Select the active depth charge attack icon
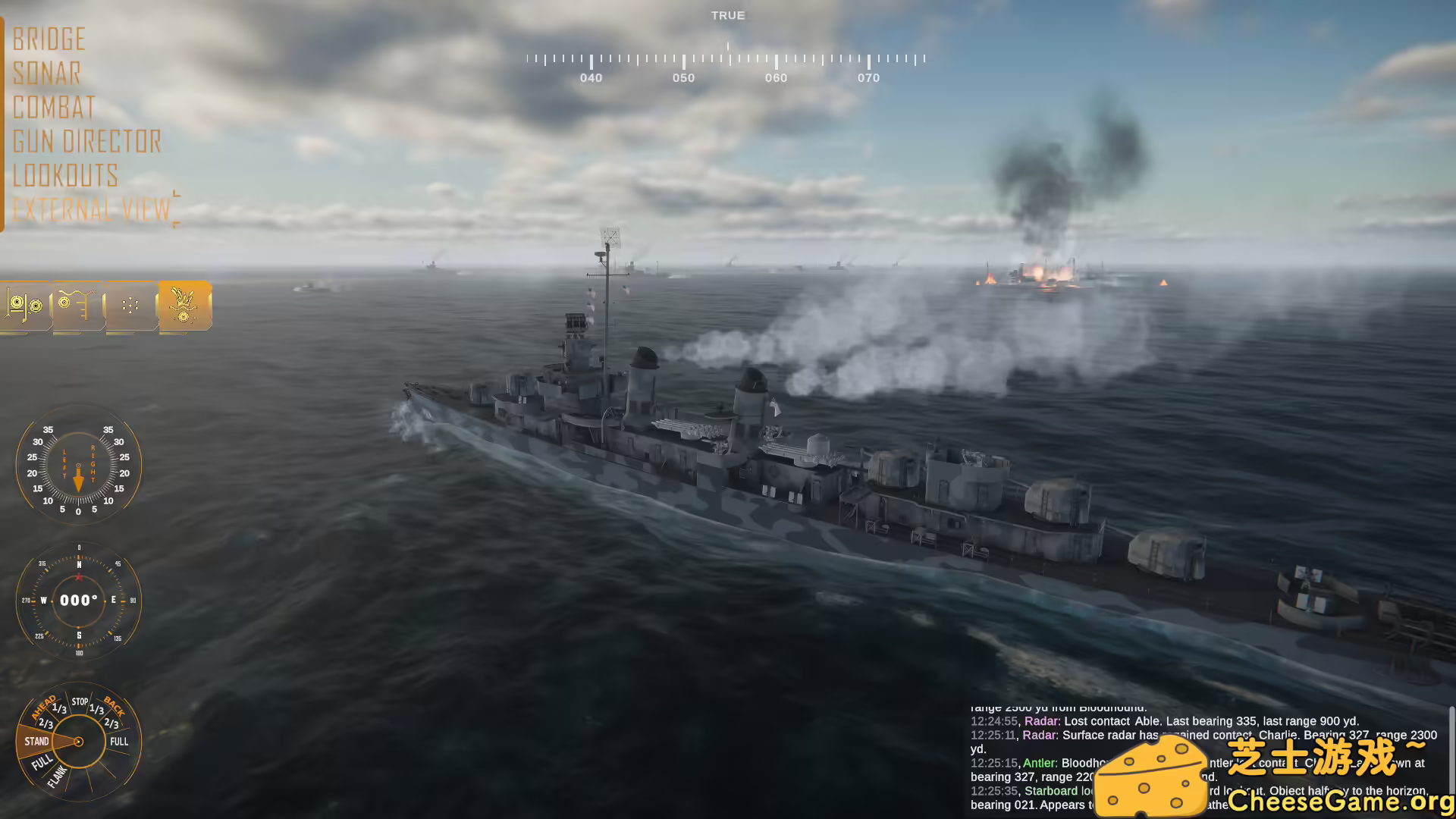 (184, 306)
